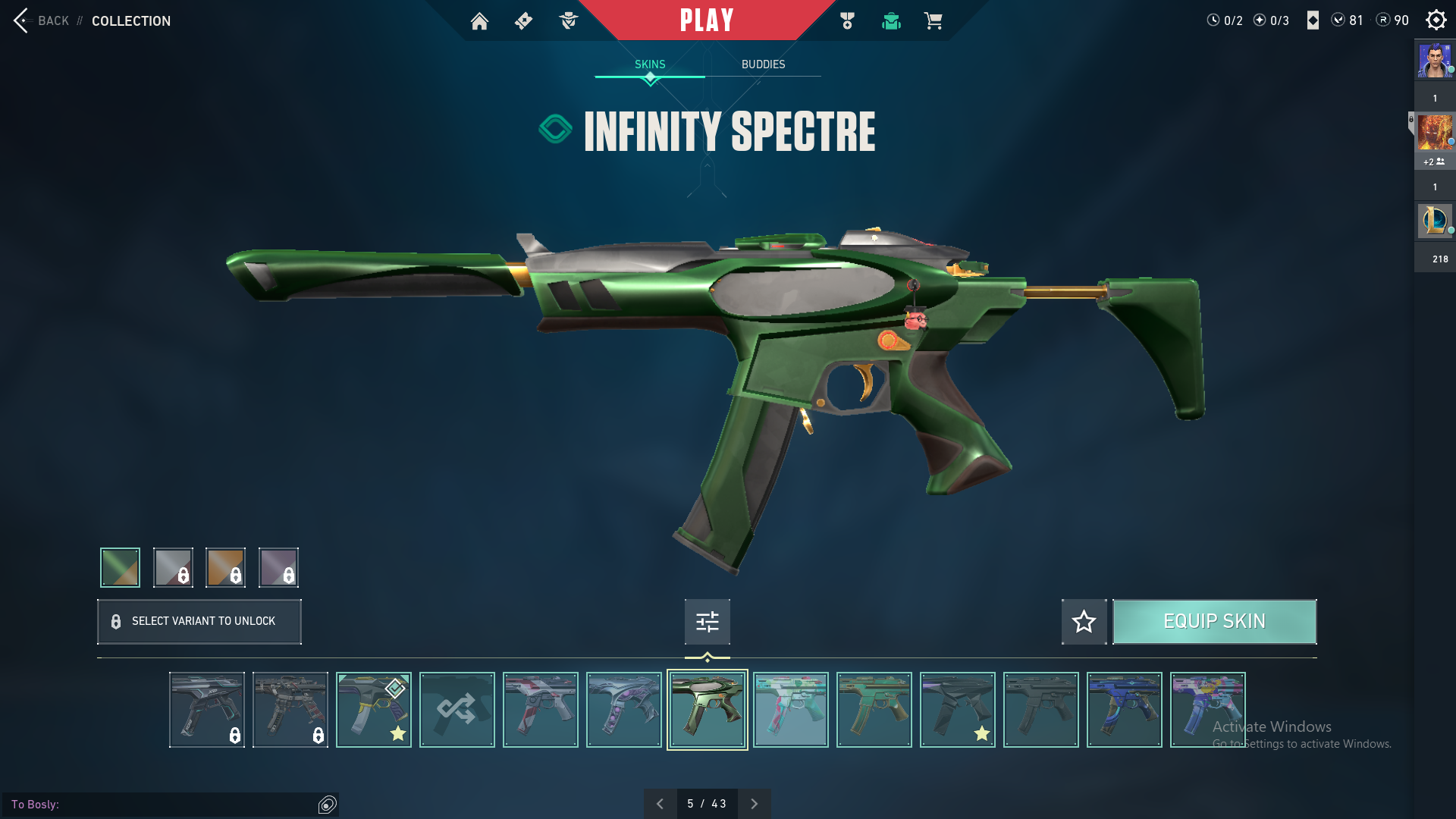Start matchmaking with the PLAY button

(706, 20)
